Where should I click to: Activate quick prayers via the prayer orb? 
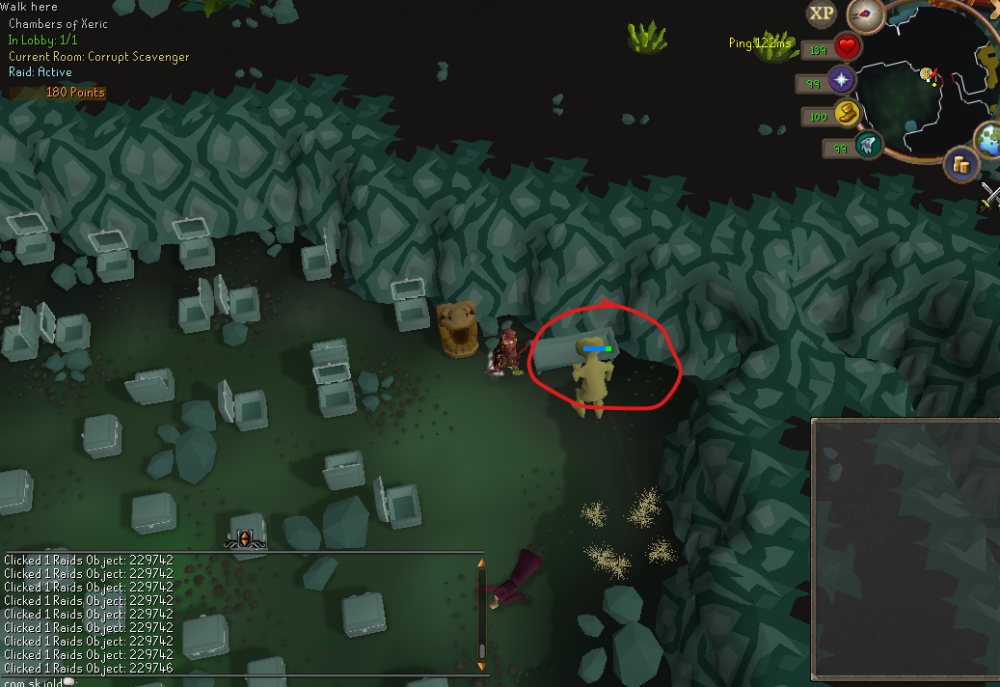[x=842, y=81]
